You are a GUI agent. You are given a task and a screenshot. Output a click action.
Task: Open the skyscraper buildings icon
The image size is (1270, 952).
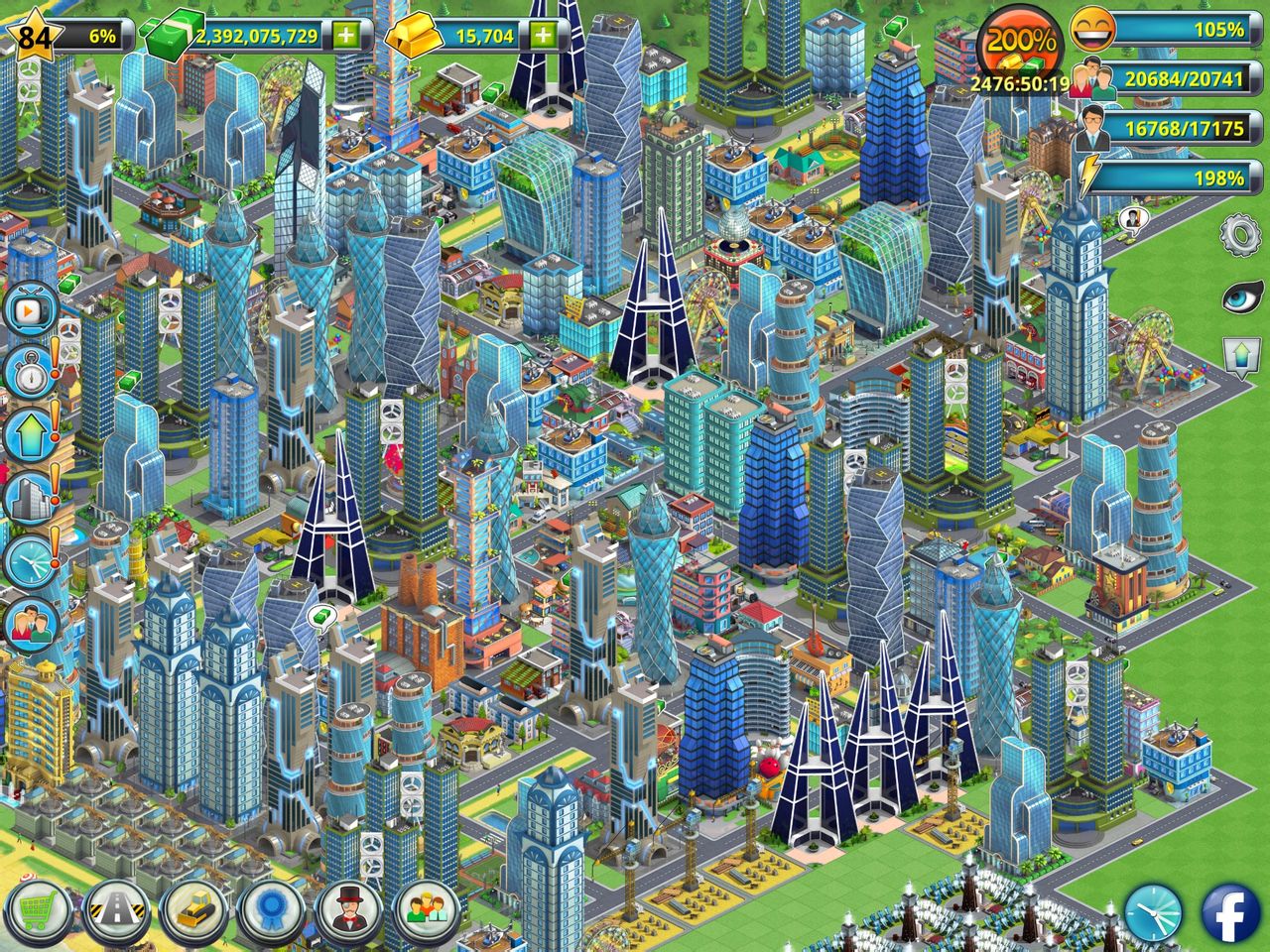pos(29,498)
